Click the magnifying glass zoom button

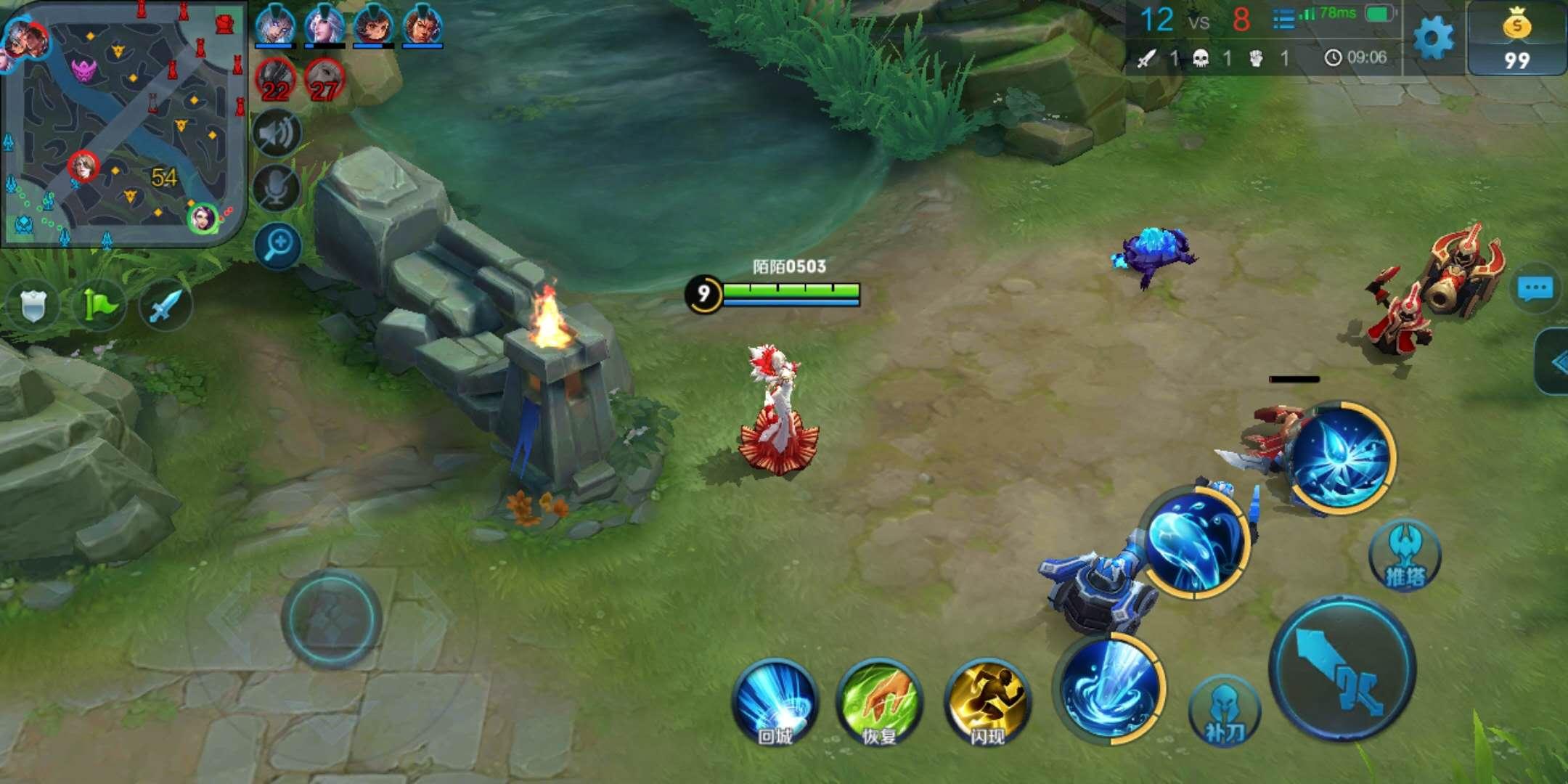(x=278, y=245)
